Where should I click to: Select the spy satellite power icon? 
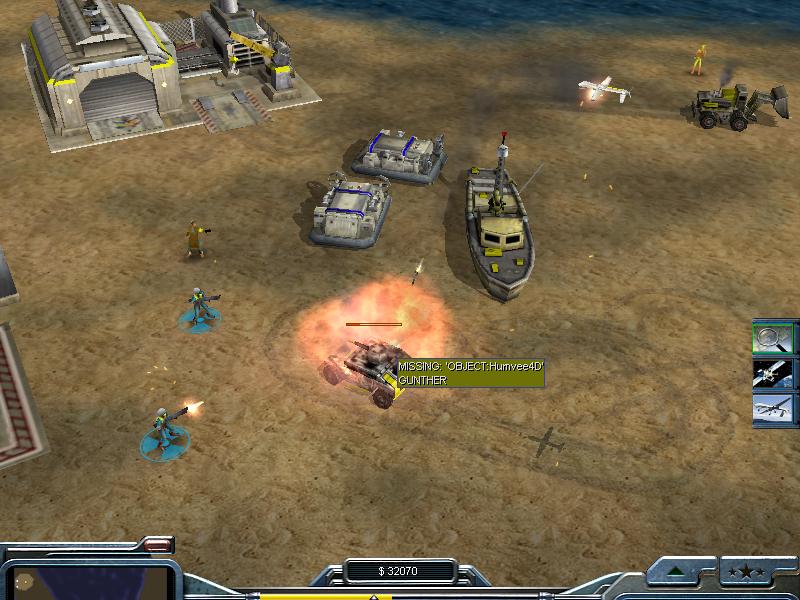point(773,373)
